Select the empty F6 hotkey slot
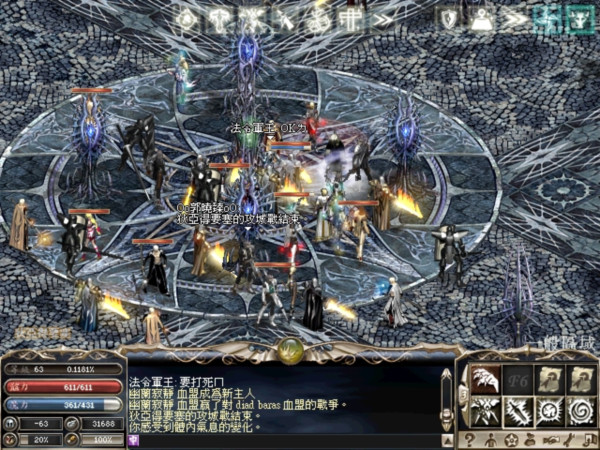Image resolution: width=600 pixels, height=450 pixels. coord(521,378)
